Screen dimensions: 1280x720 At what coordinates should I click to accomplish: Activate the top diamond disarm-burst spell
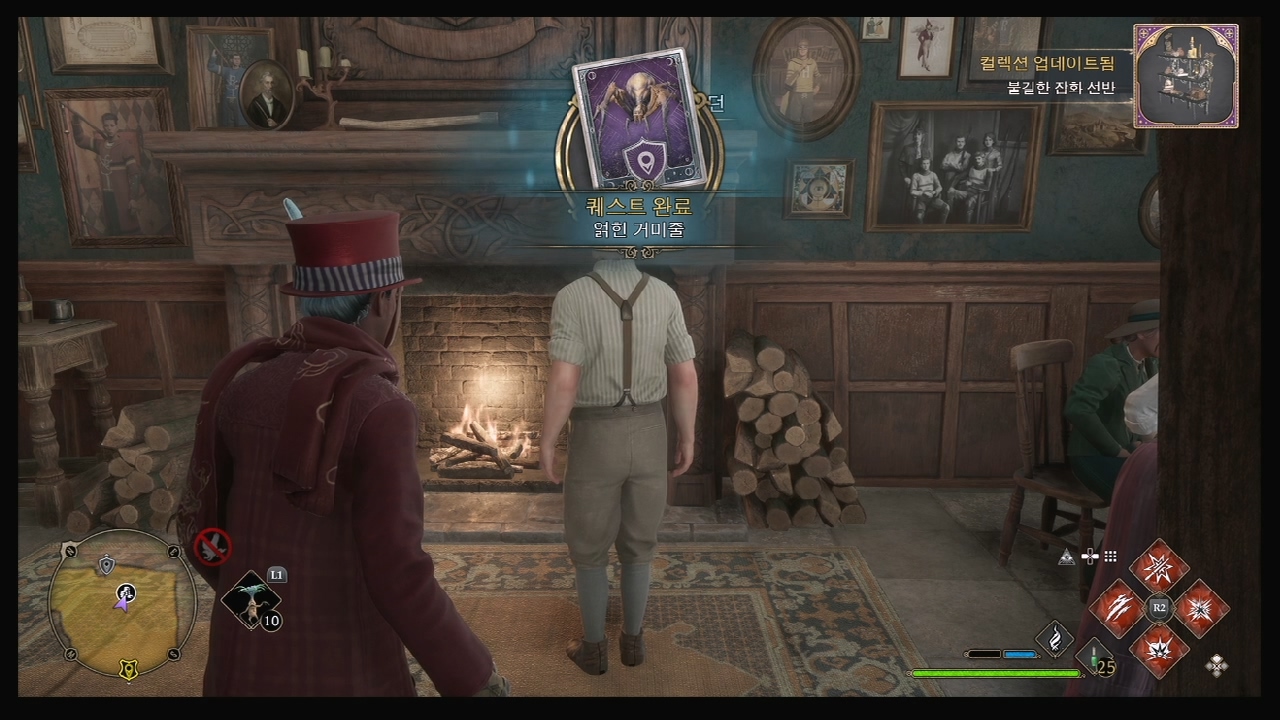click(1159, 566)
